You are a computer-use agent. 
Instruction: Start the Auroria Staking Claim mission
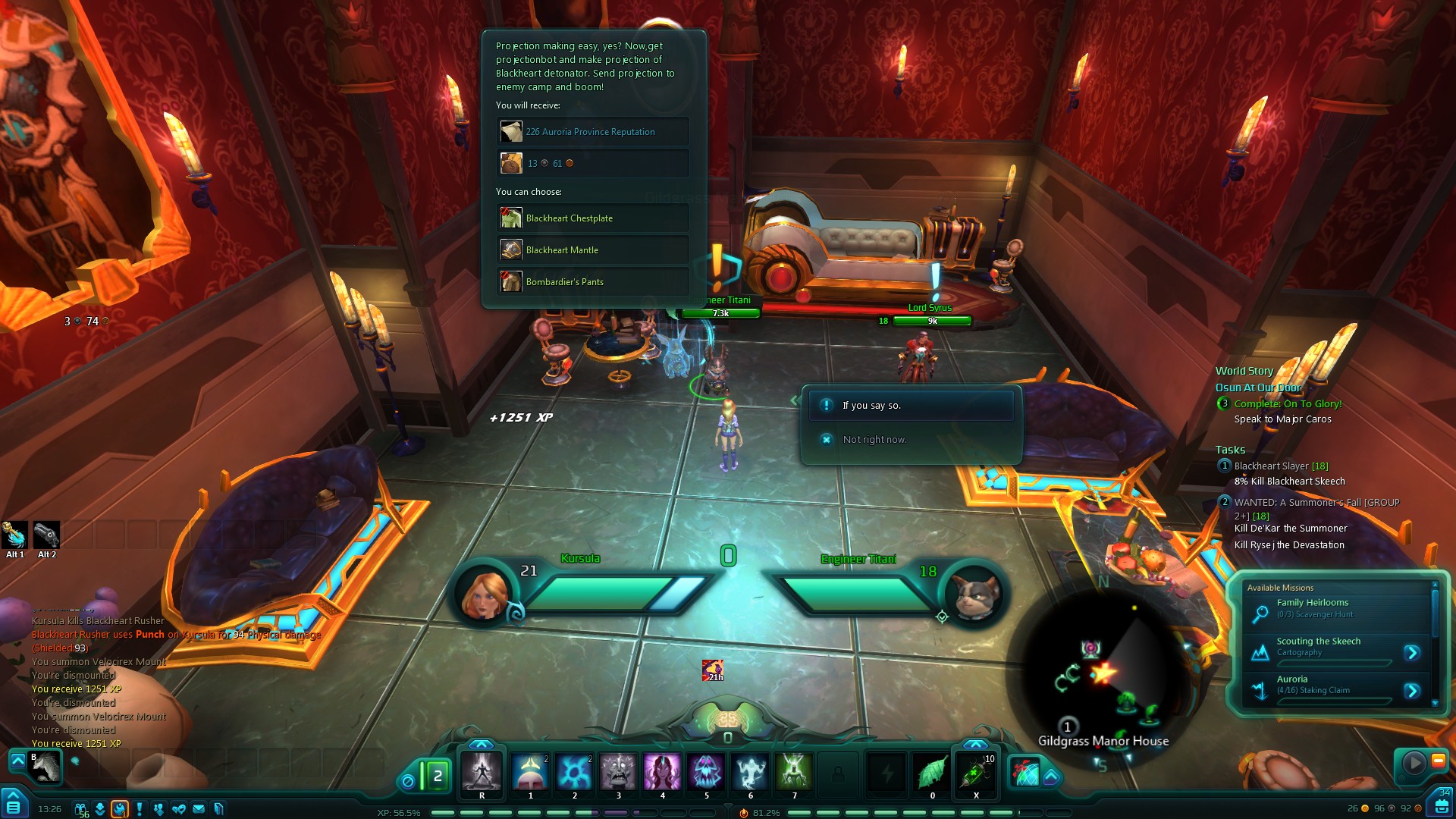(x=1411, y=691)
